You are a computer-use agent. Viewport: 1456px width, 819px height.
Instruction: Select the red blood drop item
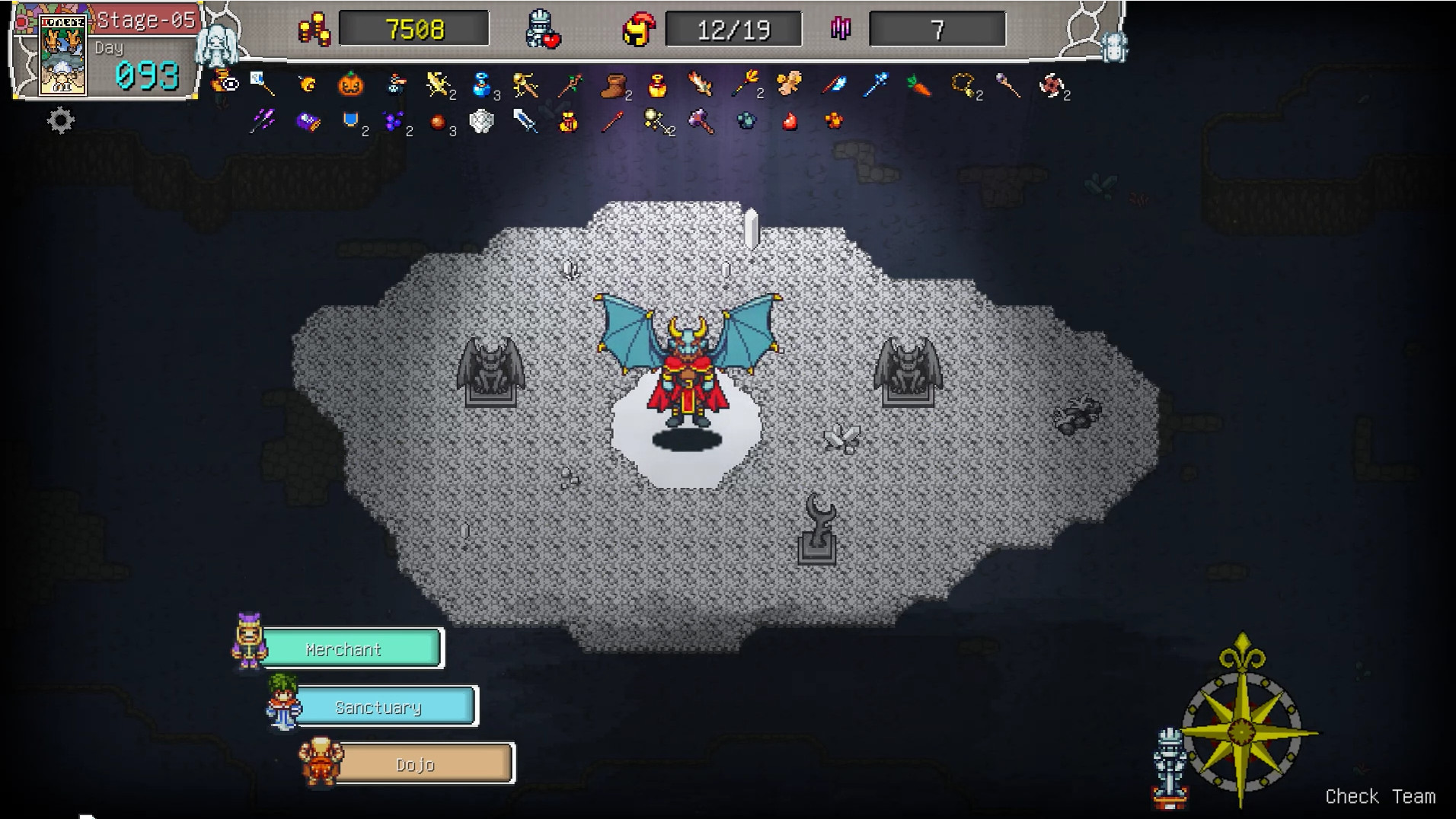tap(790, 121)
